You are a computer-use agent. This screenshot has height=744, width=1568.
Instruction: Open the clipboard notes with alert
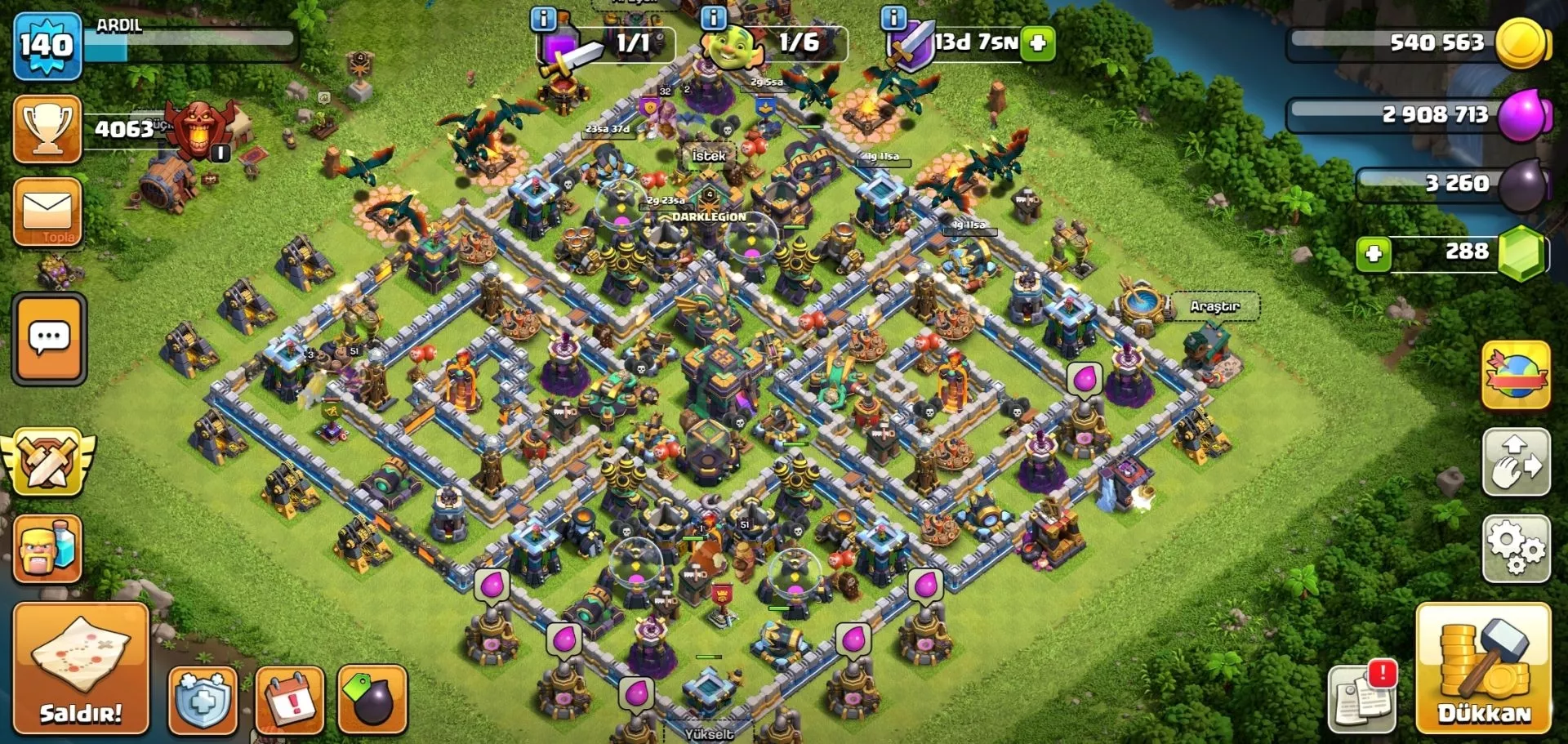coord(1362,697)
